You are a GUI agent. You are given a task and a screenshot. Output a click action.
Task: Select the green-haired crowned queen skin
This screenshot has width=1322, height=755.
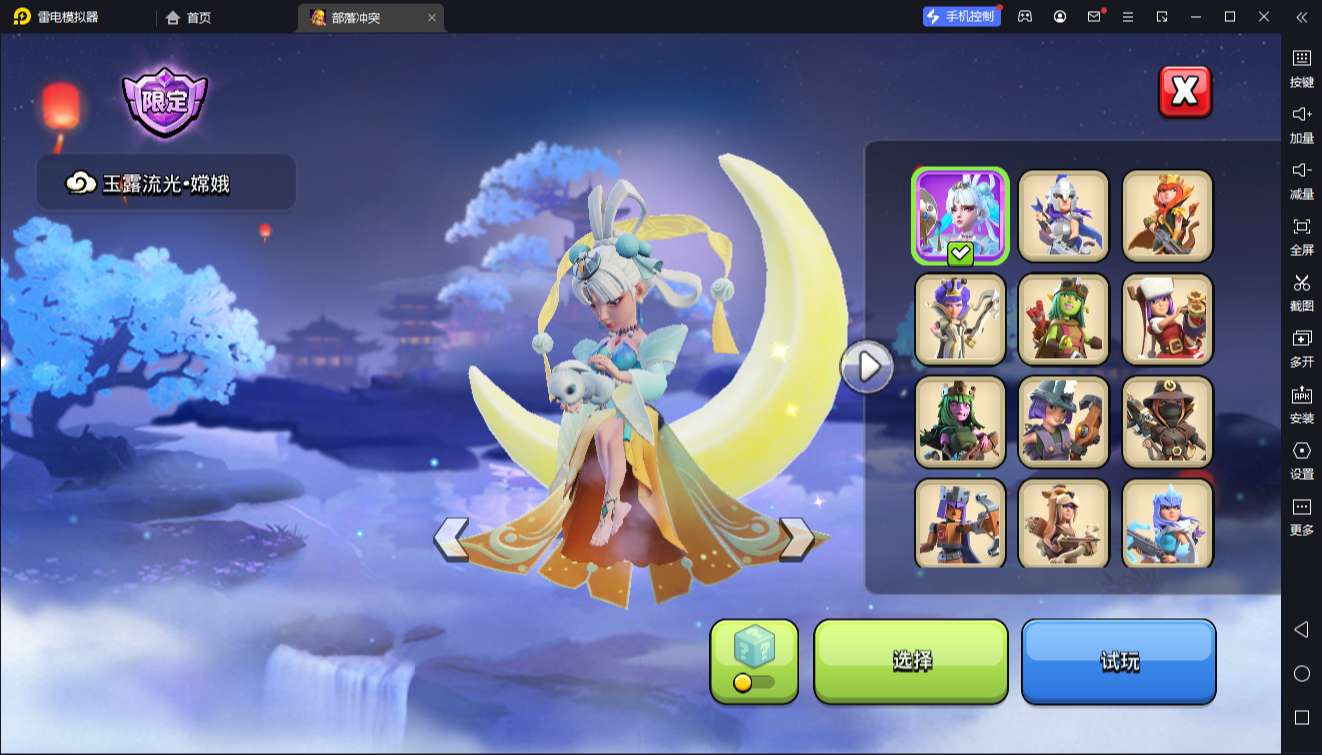(960, 422)
